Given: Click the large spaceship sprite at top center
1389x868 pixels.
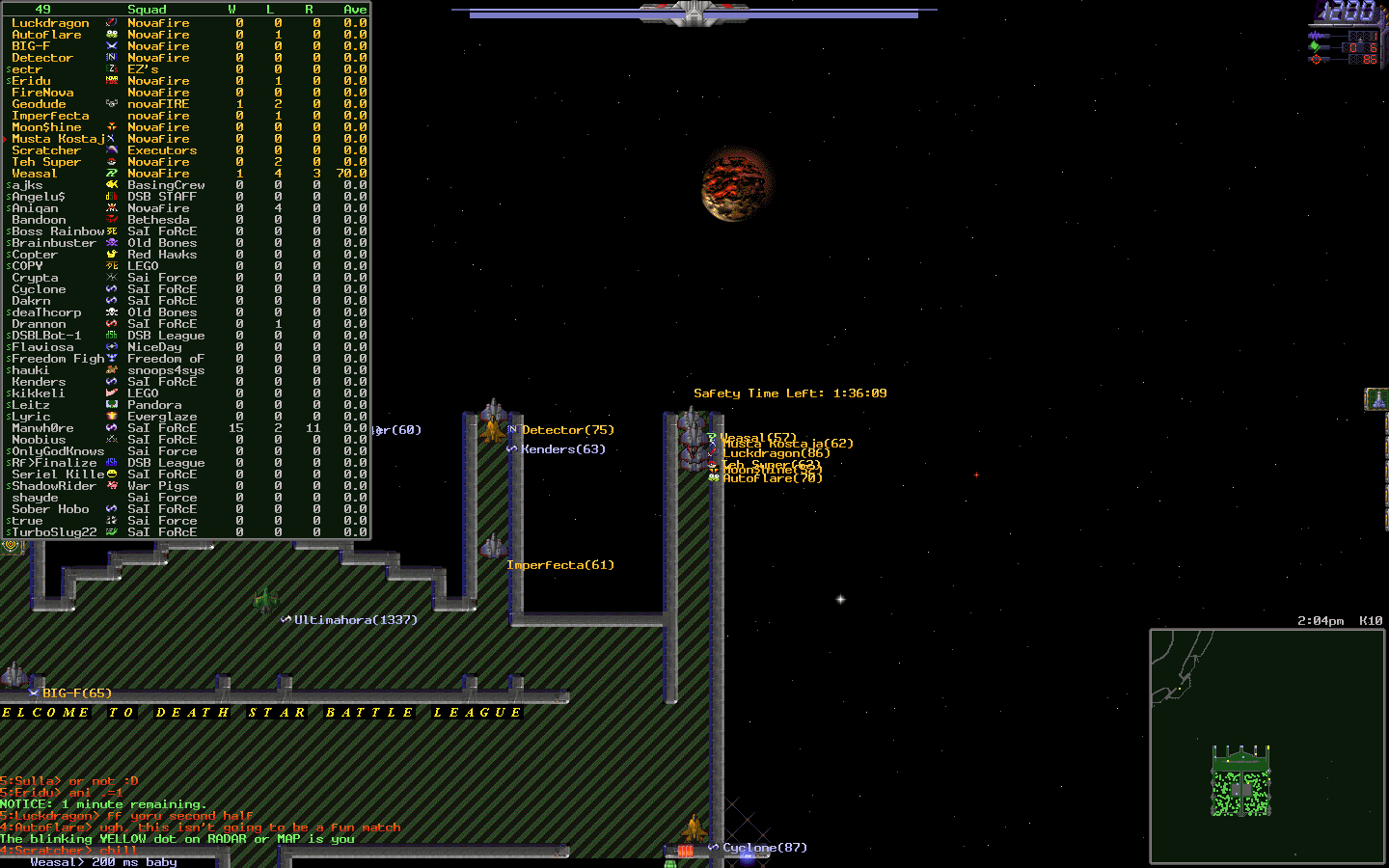Looking at the screenshot, I should tap(693, 14).
